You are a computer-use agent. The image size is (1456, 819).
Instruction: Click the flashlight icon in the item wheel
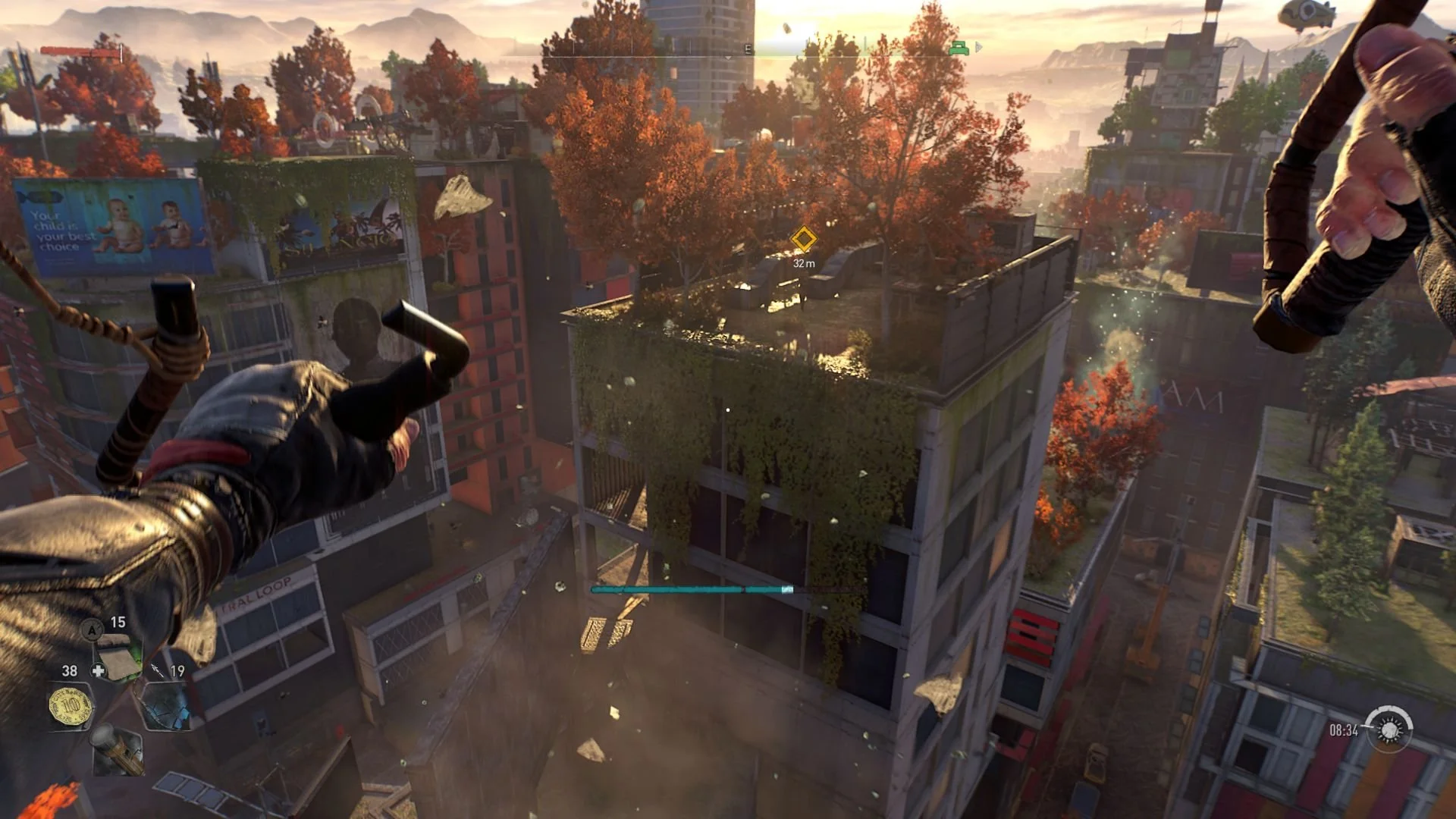tap(117, 752)
